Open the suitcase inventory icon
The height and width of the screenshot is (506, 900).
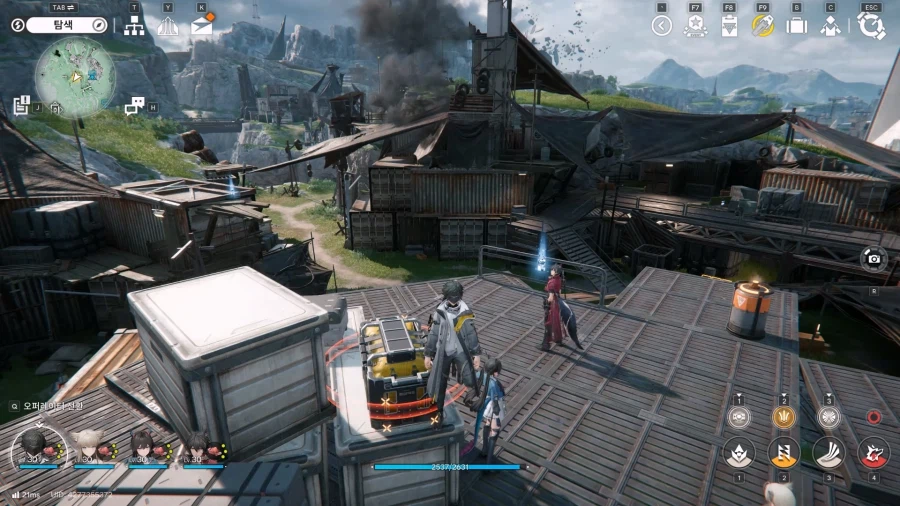797,26
